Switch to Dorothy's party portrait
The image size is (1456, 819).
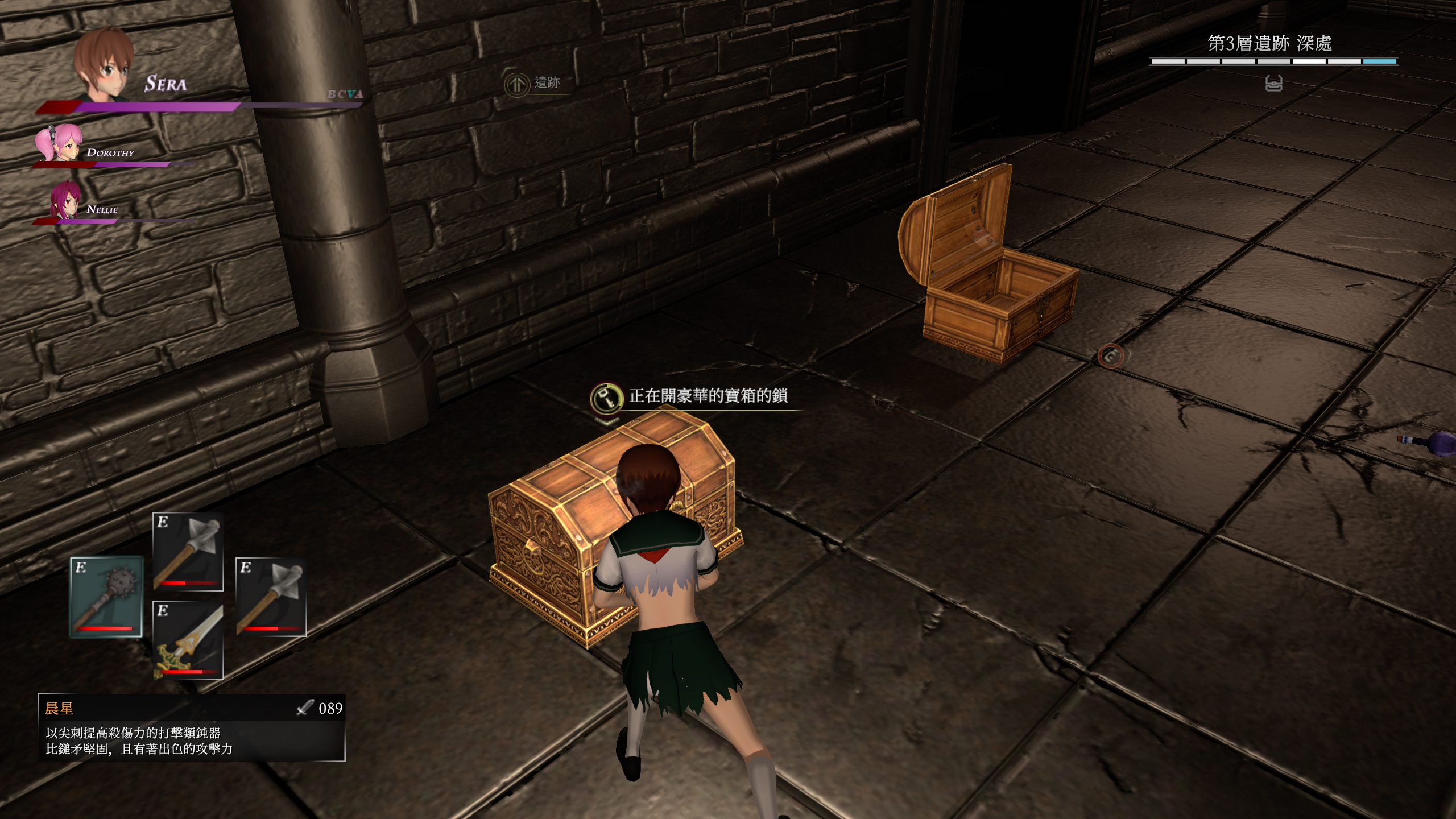[x=59, y=142]
